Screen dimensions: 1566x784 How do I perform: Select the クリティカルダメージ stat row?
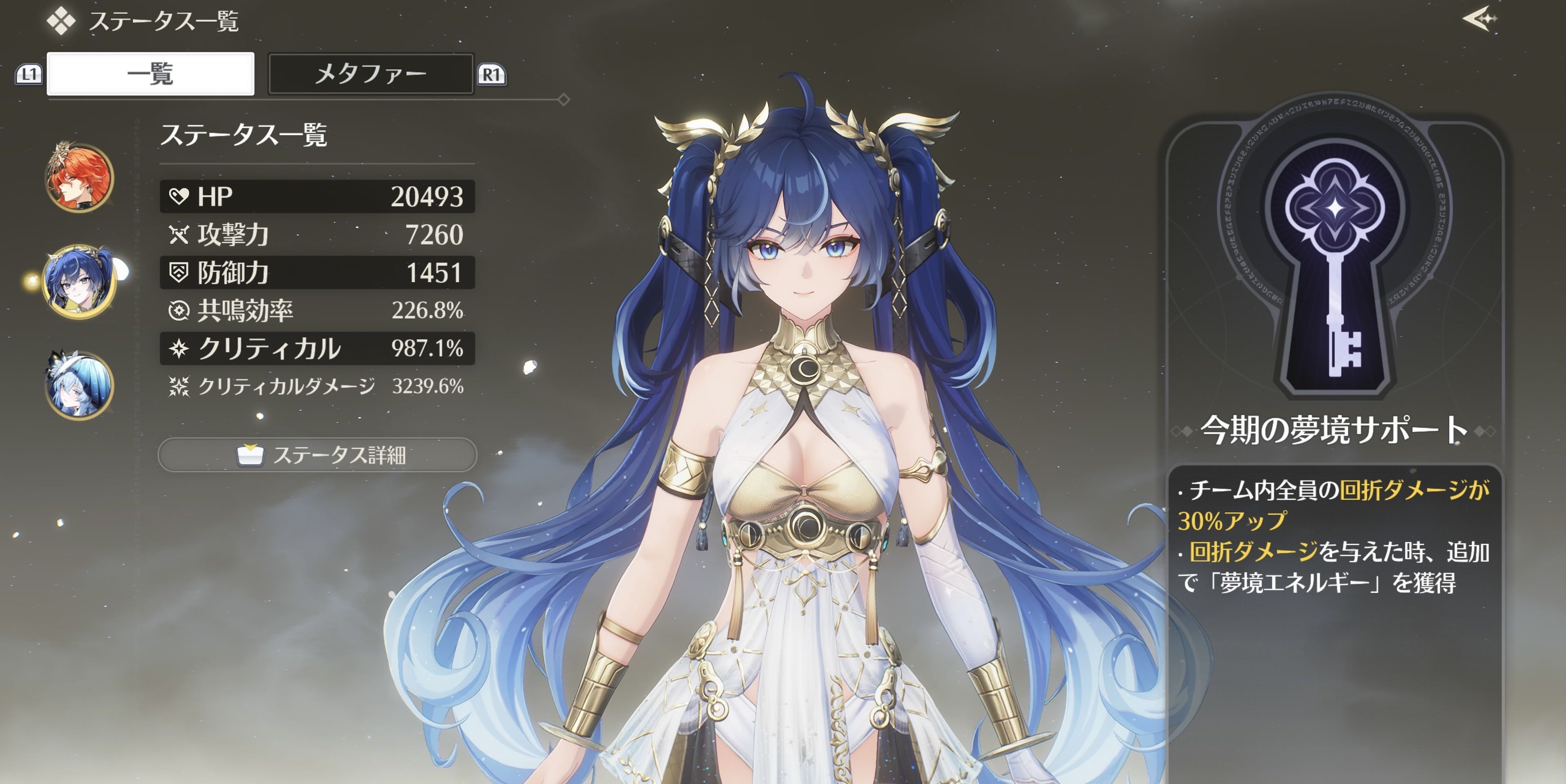pyautogui.click(x=317, y=387)
